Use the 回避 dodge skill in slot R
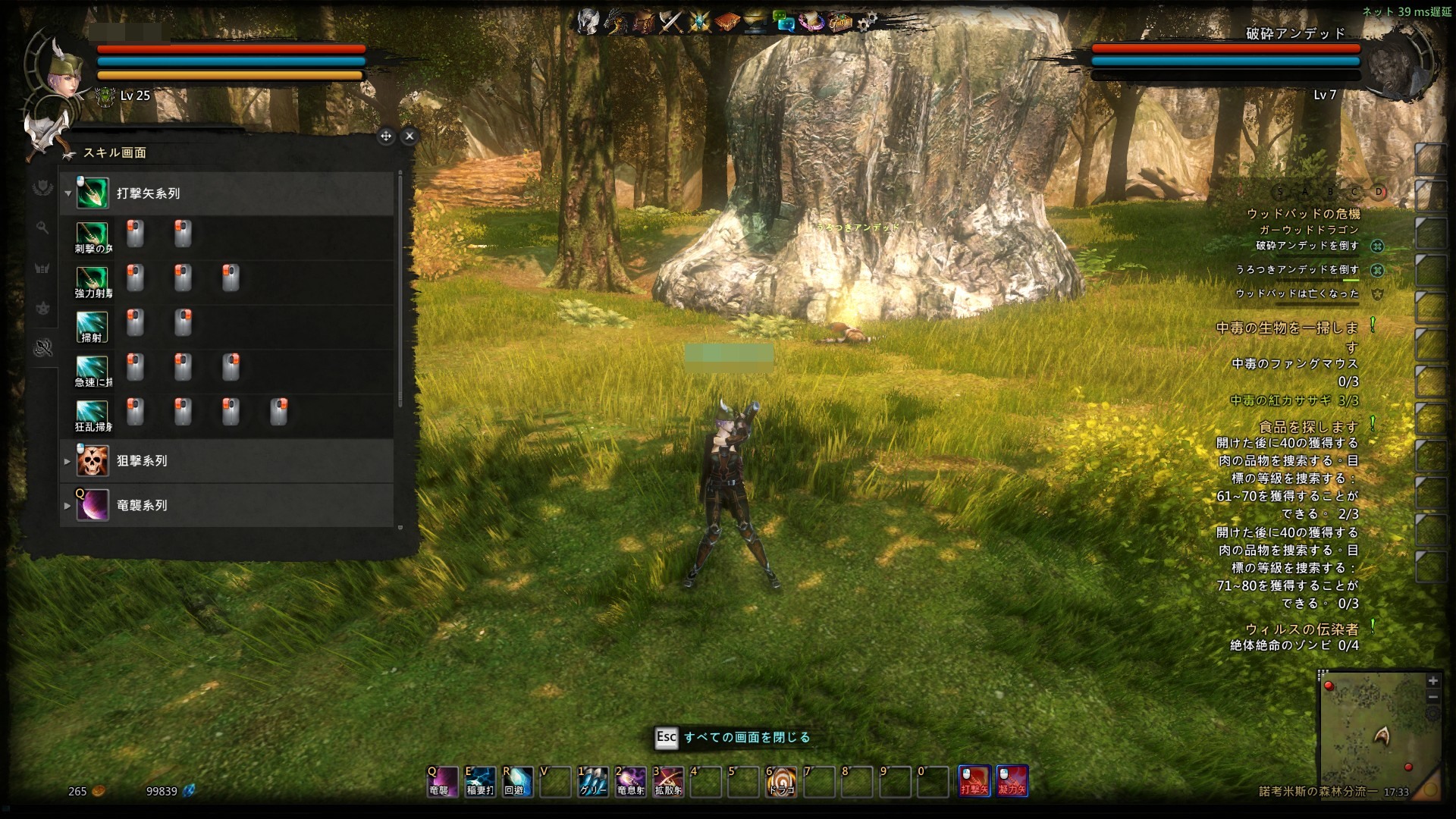 pos(518,781)
